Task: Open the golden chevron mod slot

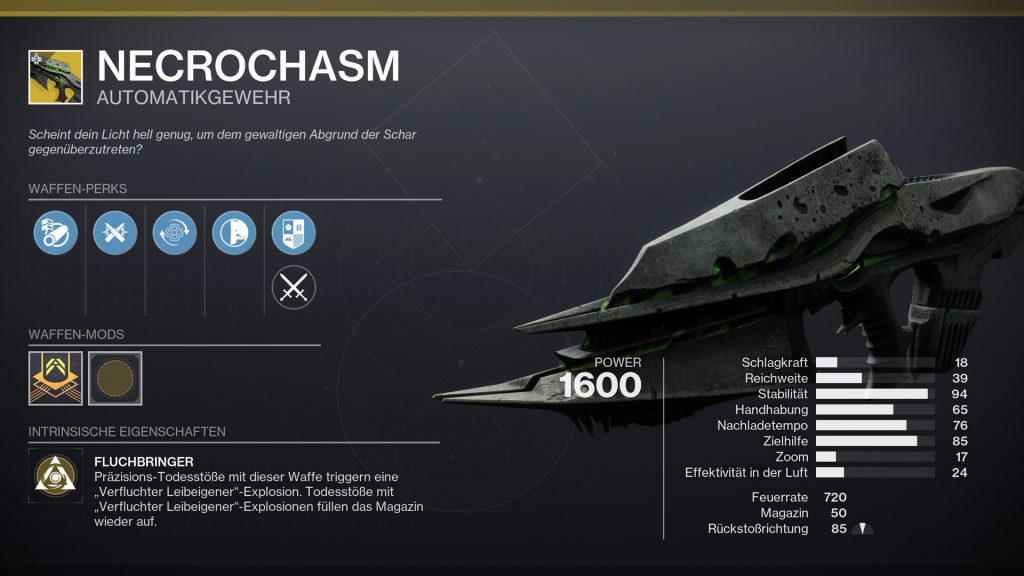Action: click(x=56, y=378)
